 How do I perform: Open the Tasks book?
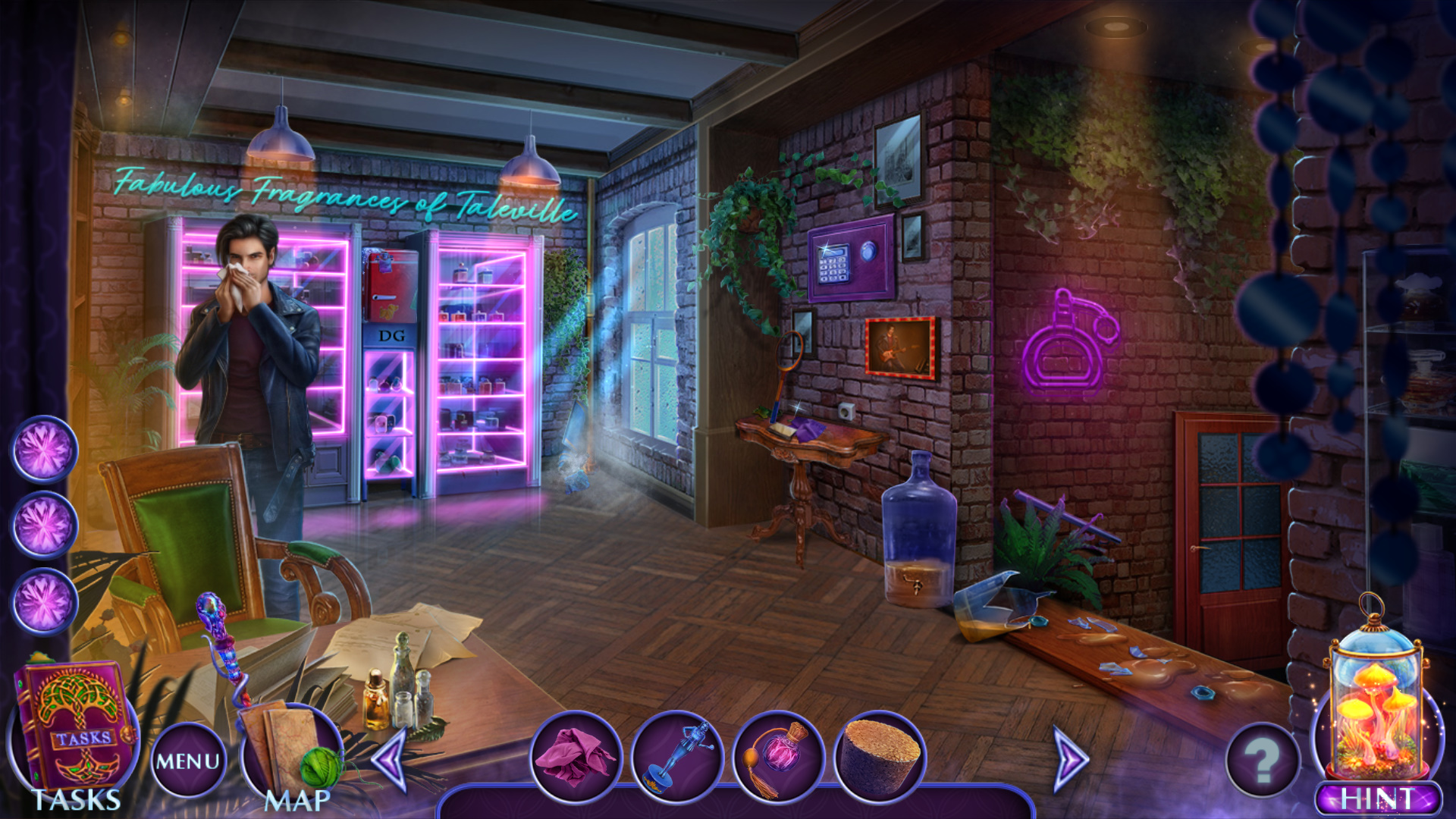74,730
